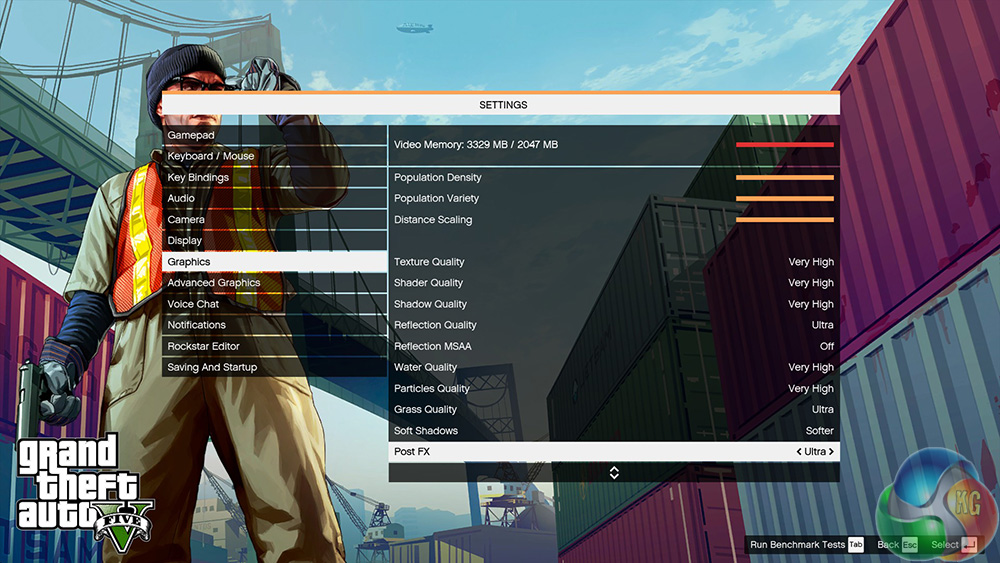Select the Soft Shadows setting row
This screenshot has height=563, width=1000.
coord(613,431)
